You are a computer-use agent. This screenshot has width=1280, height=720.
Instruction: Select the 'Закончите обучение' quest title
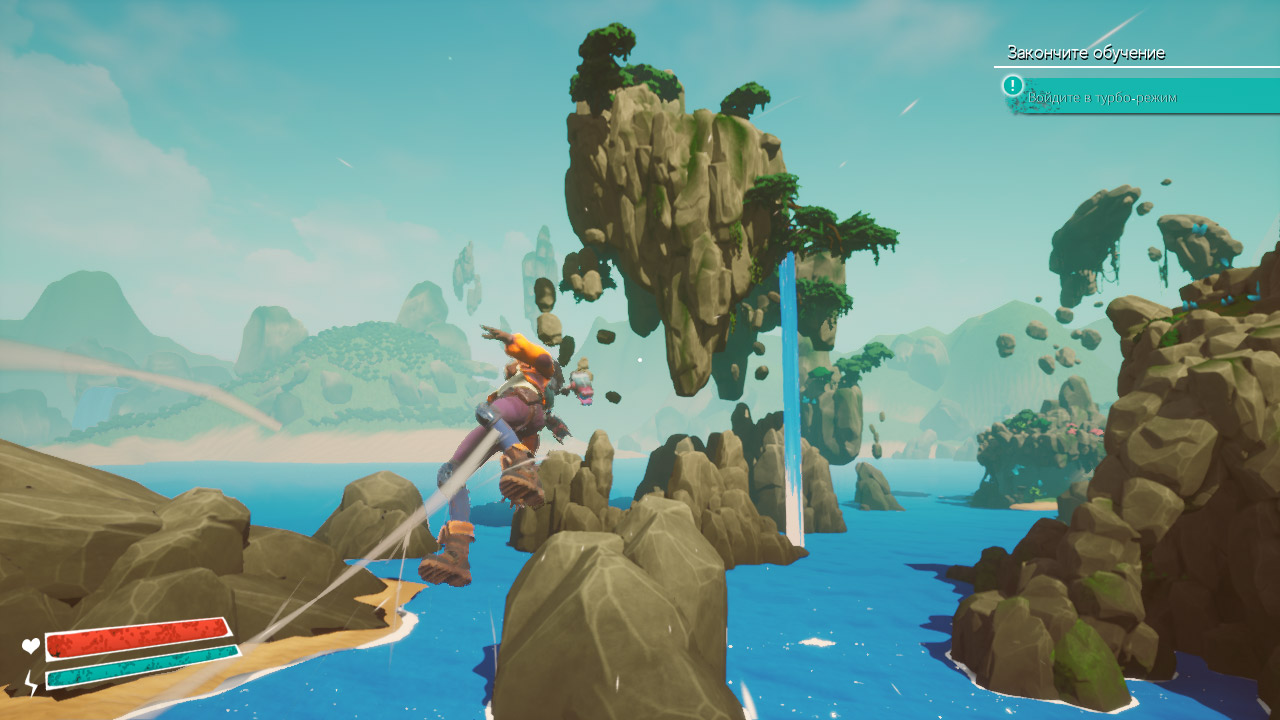pos(1085,53)
